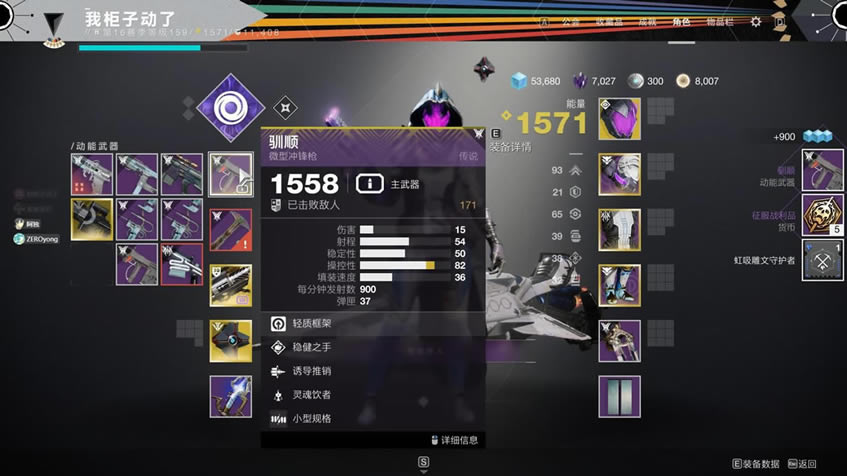847x476 pixels.
Task: Open the 虹吸雕文守护者 crossed-hammers item
Action: (x=822, y=261)
